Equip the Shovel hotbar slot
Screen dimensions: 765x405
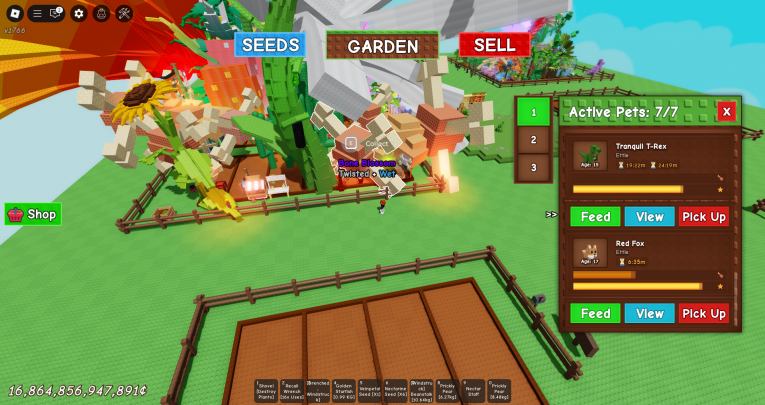(266, 391)
